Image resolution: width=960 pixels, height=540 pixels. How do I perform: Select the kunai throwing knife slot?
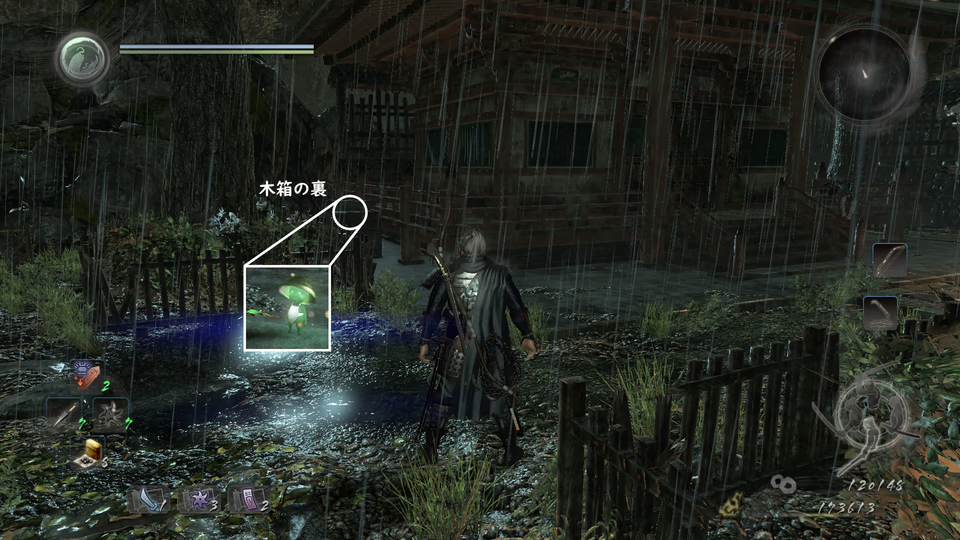coord(64,412)
